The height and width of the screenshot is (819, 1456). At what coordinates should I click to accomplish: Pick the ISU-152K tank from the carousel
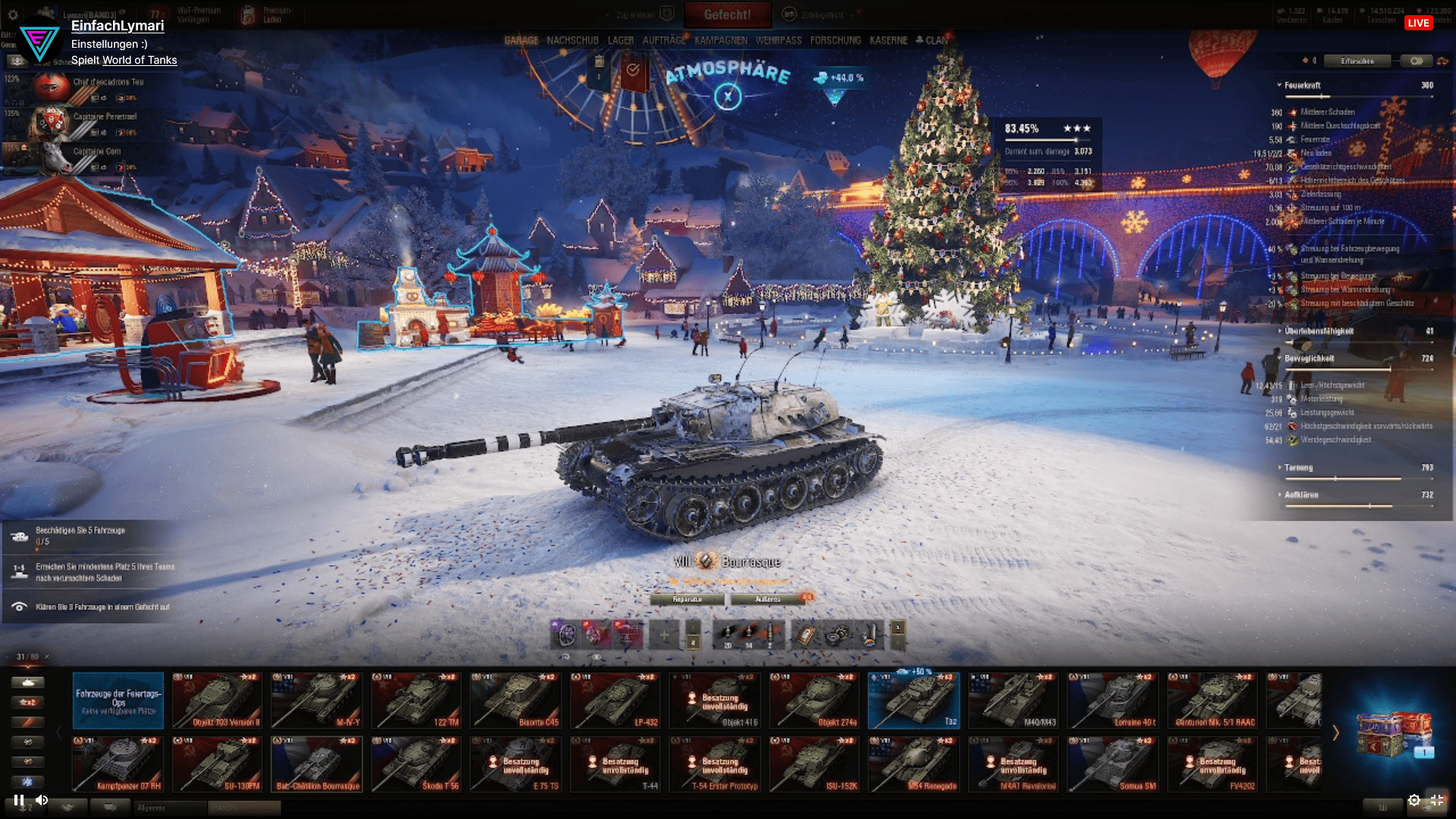point(814,764)
